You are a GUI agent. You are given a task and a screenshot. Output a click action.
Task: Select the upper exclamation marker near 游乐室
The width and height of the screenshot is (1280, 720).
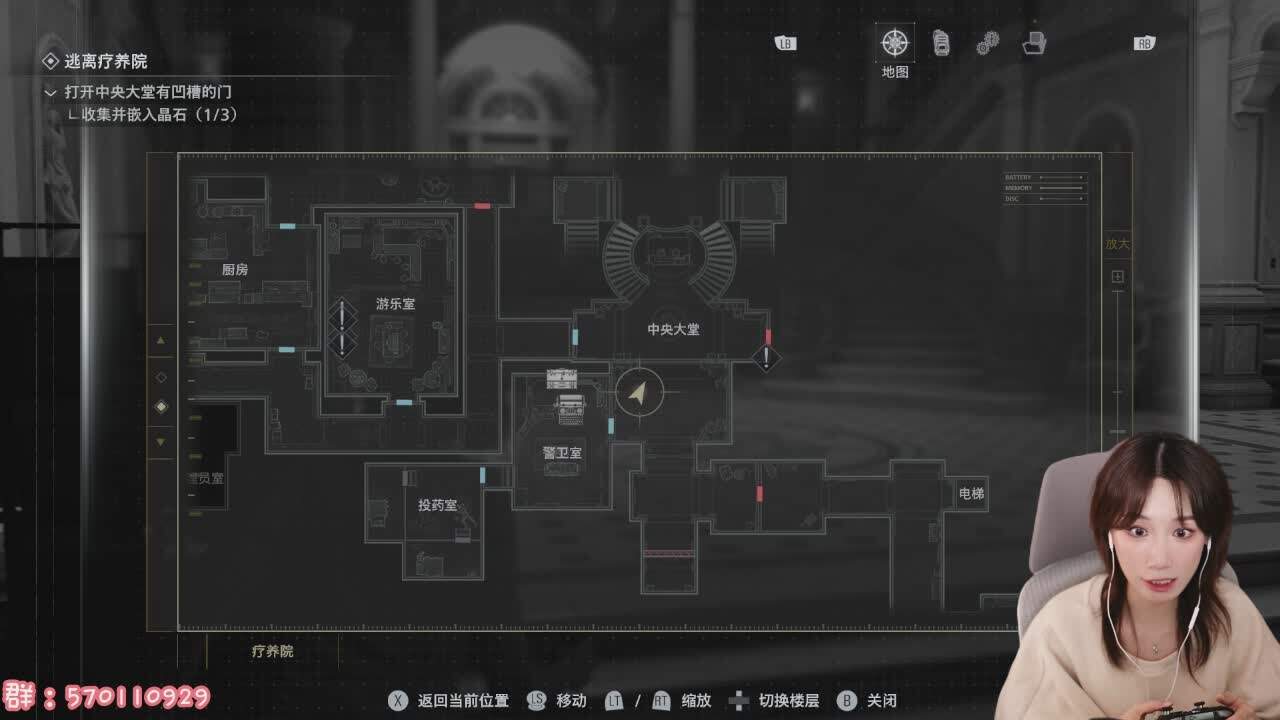click(342, 314)
